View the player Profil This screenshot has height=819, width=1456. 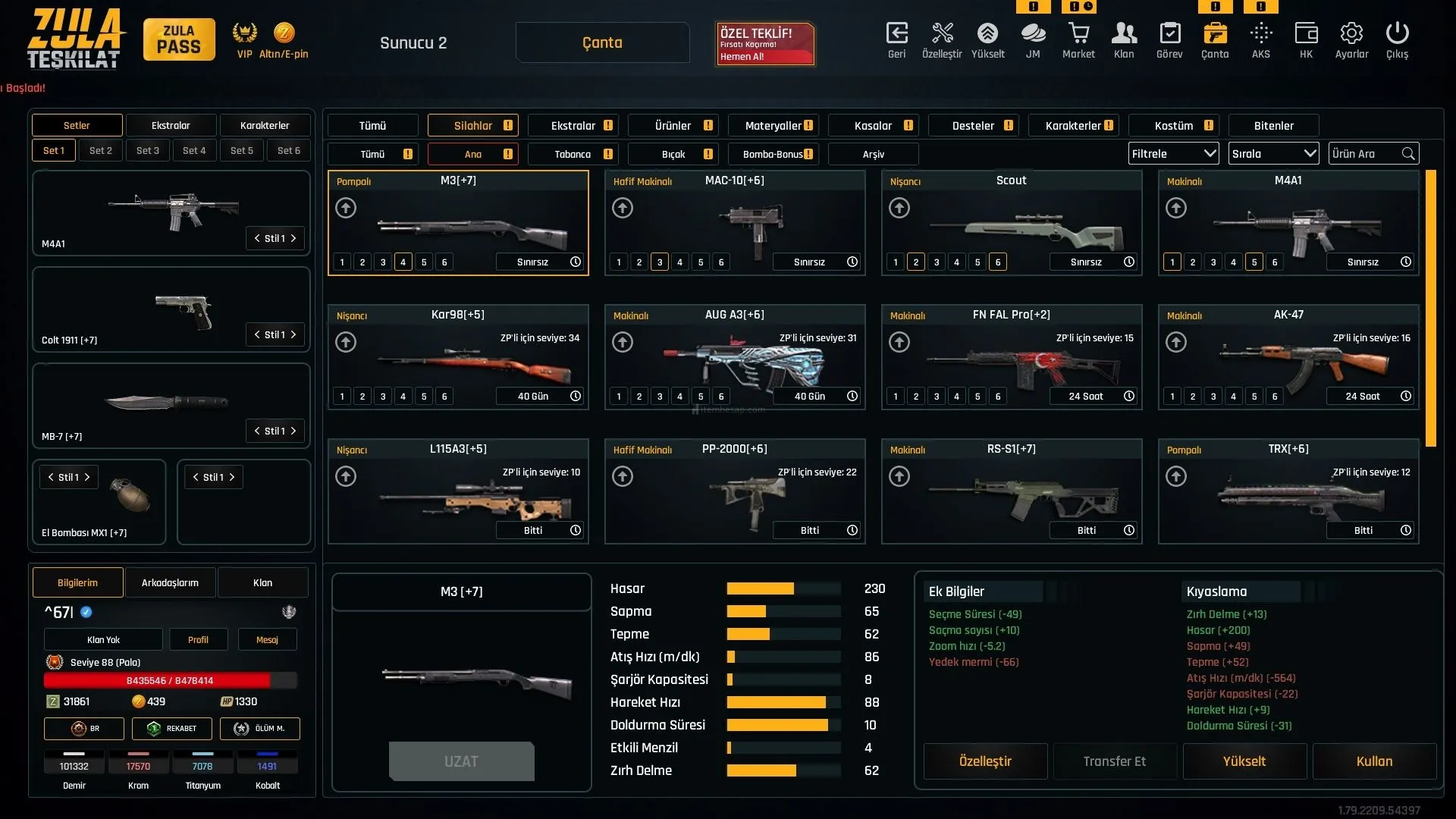pos(198,640)
